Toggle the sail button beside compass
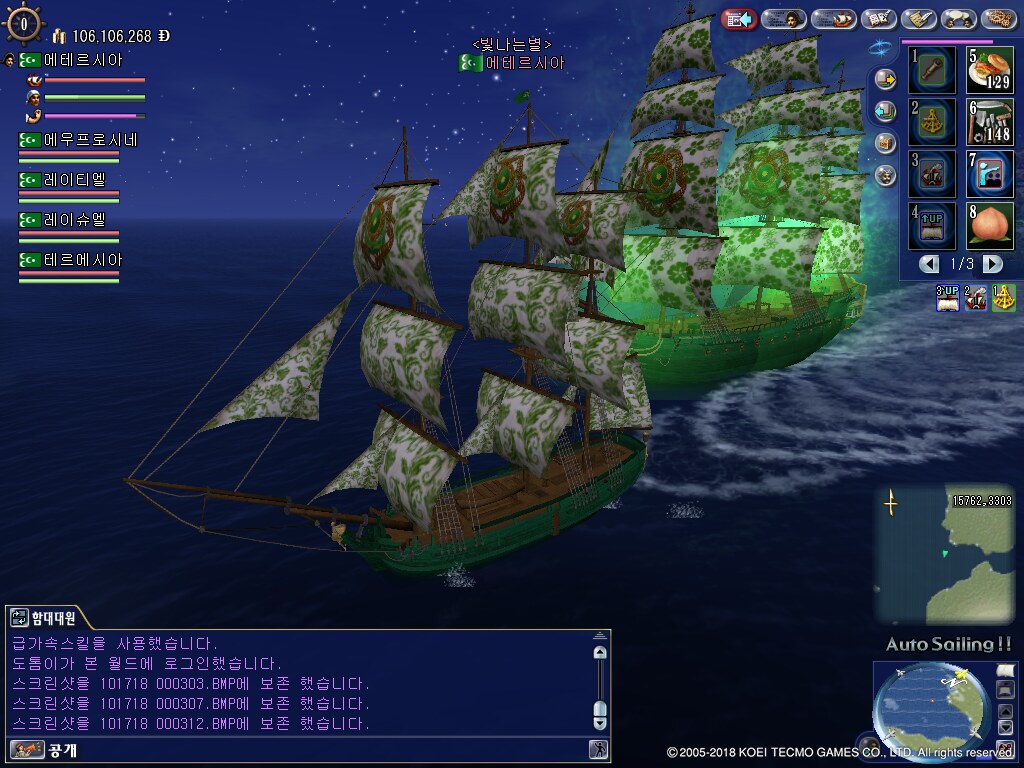 click(1005, 670)
